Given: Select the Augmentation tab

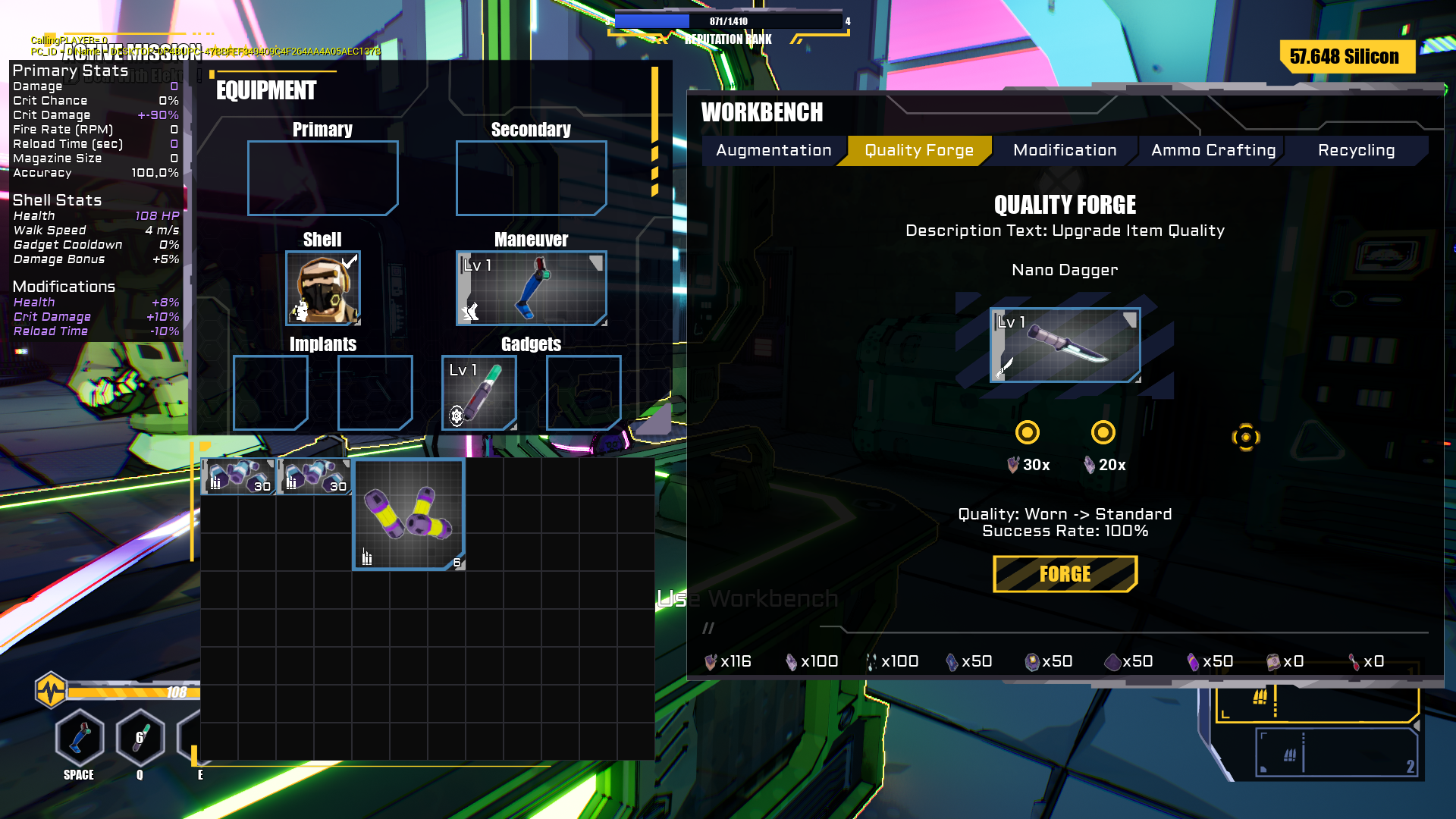Looking at the screenshot, I should click(773, 150).
